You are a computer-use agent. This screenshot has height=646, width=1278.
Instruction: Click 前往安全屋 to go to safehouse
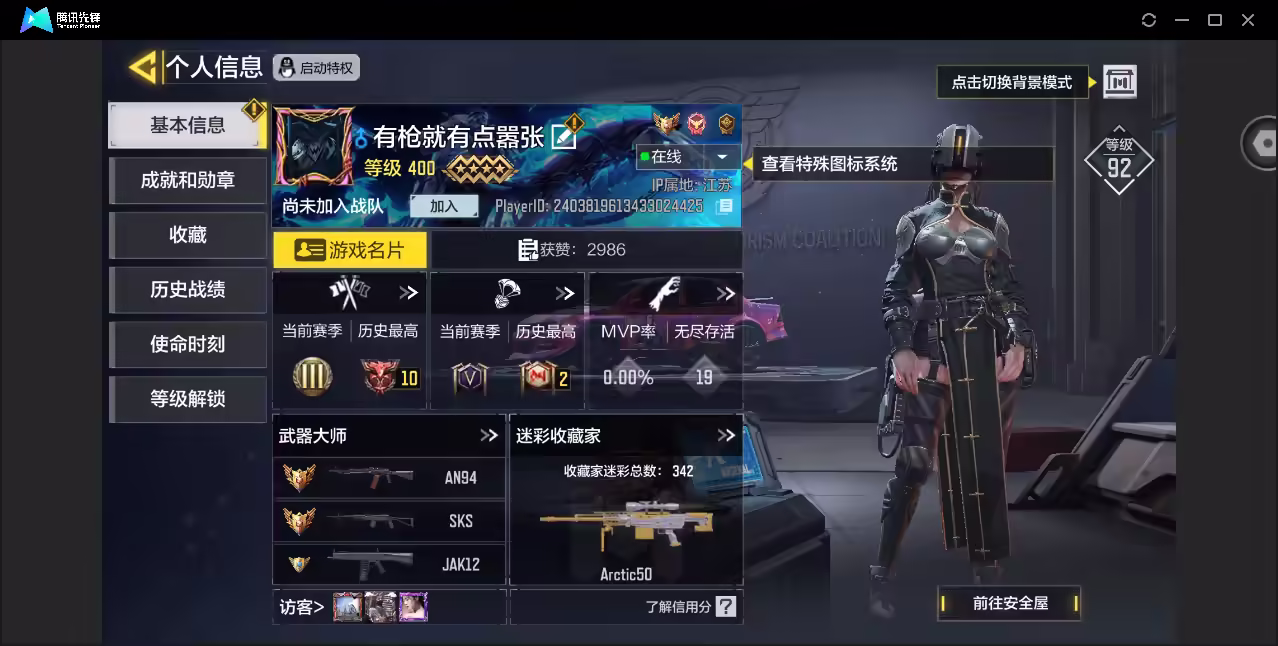1010,603
